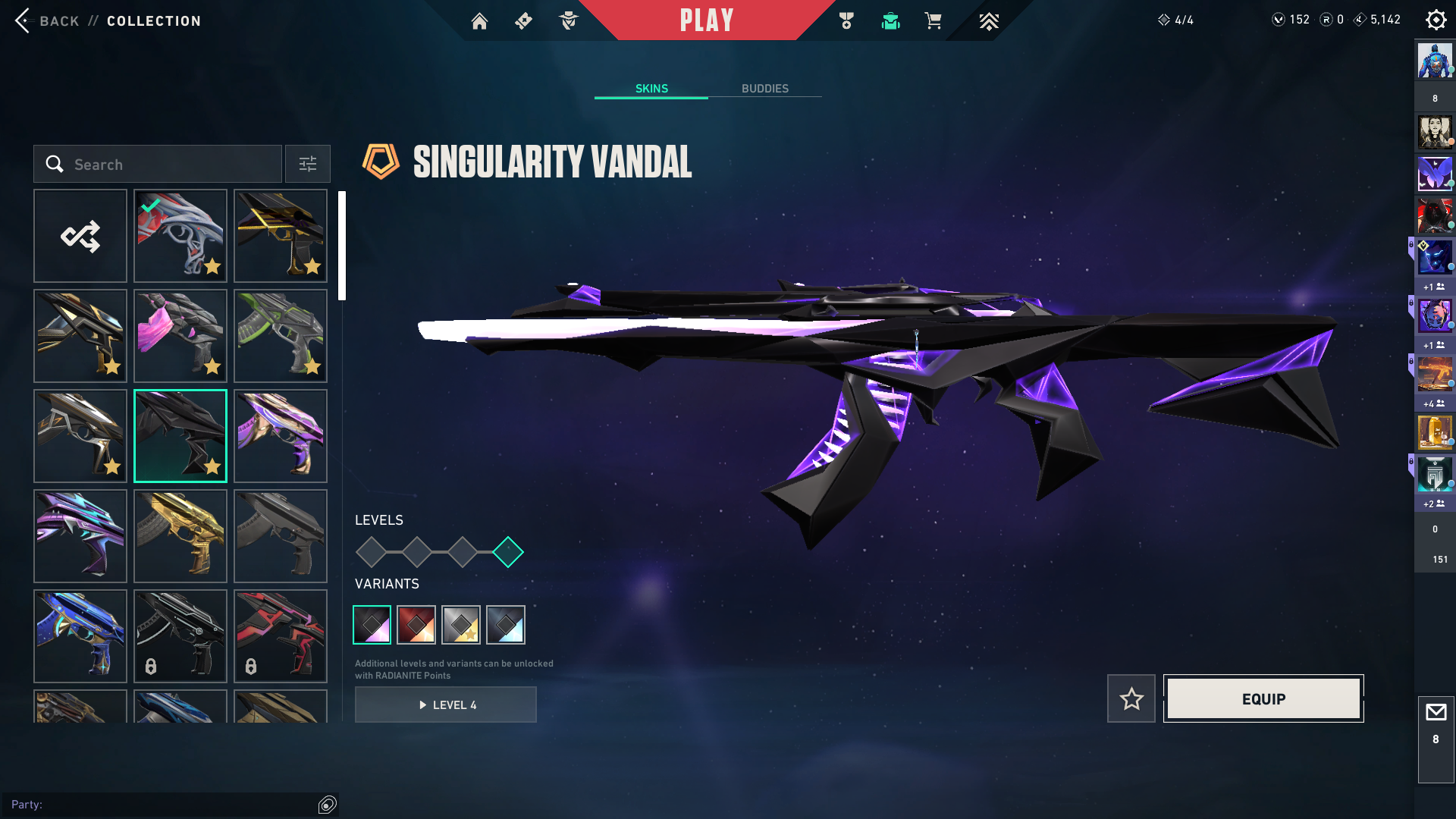Image resolution: width=1456 pixels, height=819 pixels.
Task: Play the Level 4 preview video
Action: pyautogui.click(x=446, y=704)
